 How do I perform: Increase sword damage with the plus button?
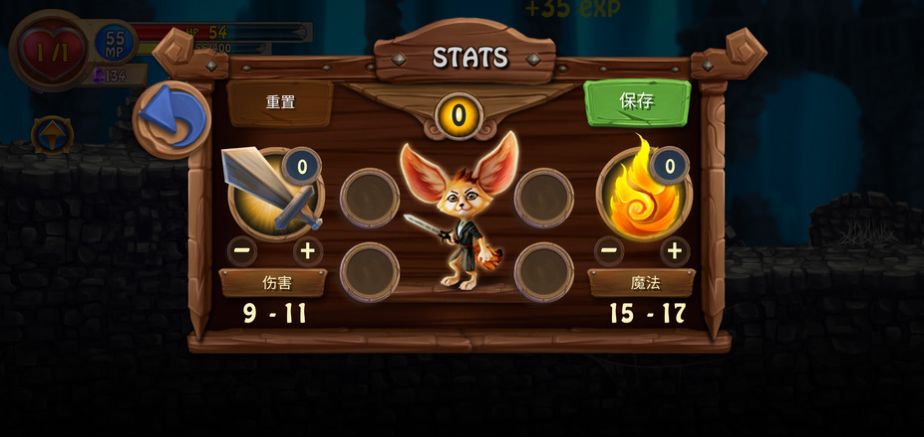click(x=308, y=251)
